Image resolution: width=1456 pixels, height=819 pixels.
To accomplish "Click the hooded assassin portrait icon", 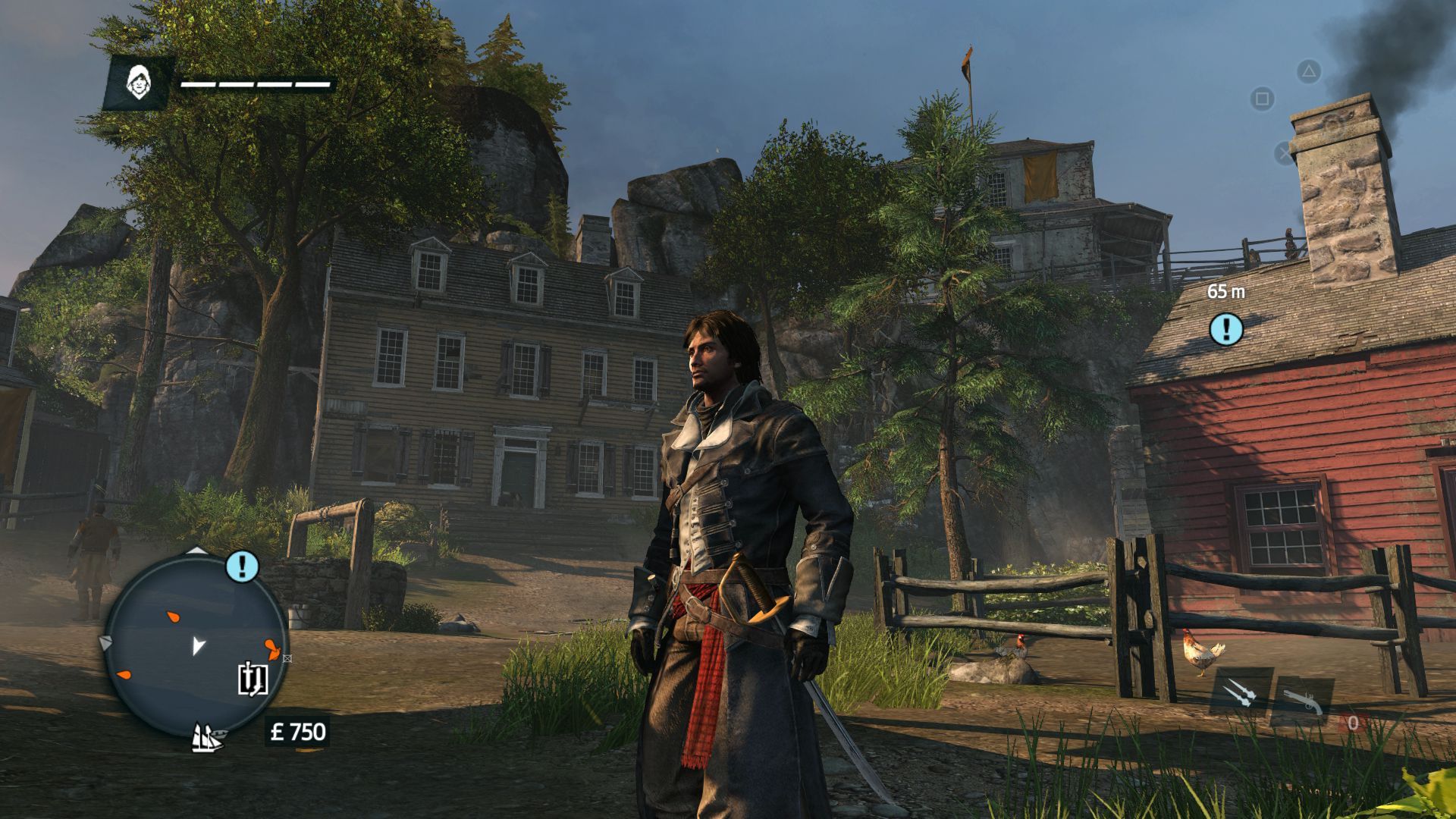I will coord(137,83).
